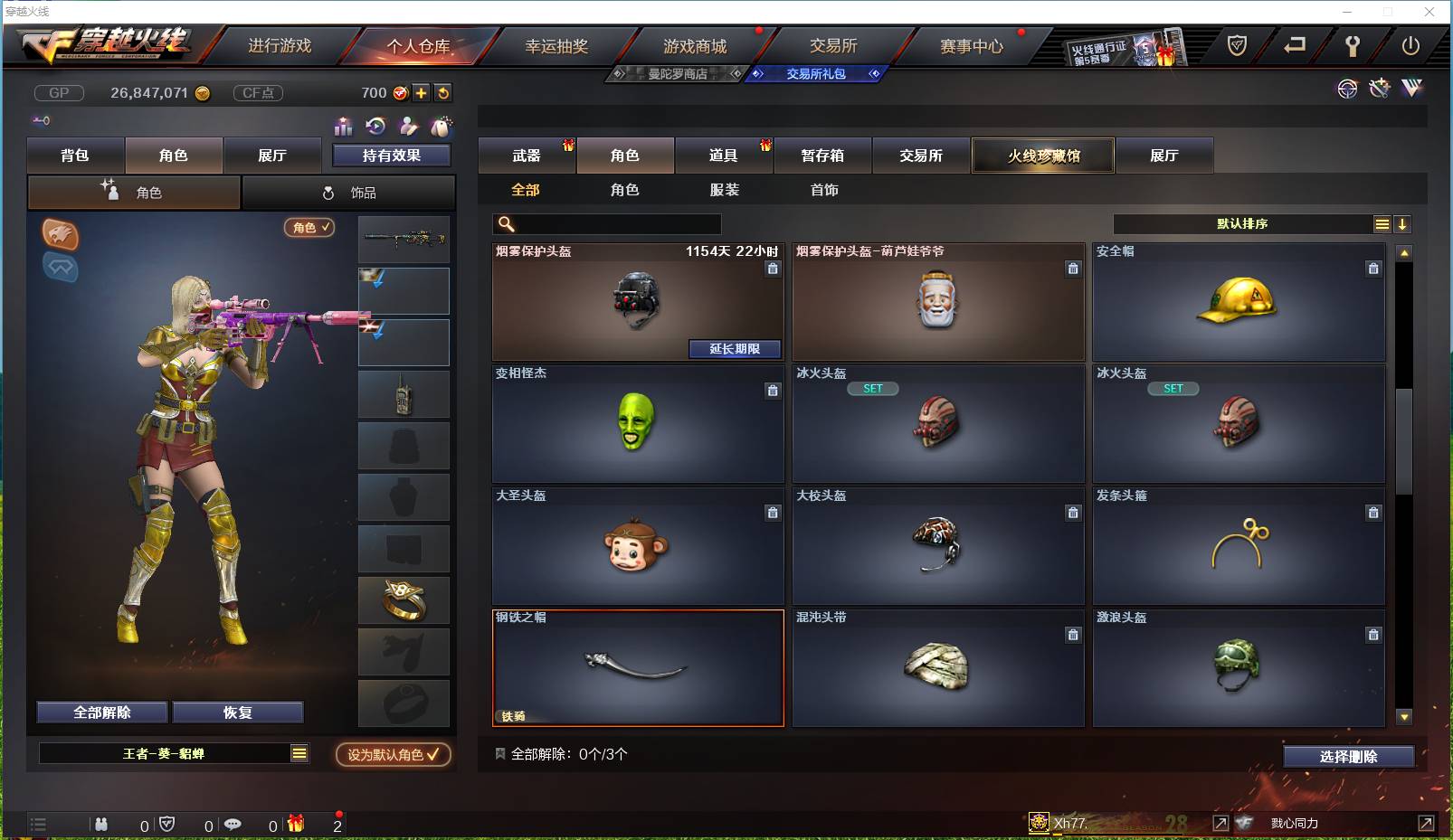This screenshot has width=1453, height=840.
Task: Click the wrench customization icon at top right
Action: pos(1379,89)
